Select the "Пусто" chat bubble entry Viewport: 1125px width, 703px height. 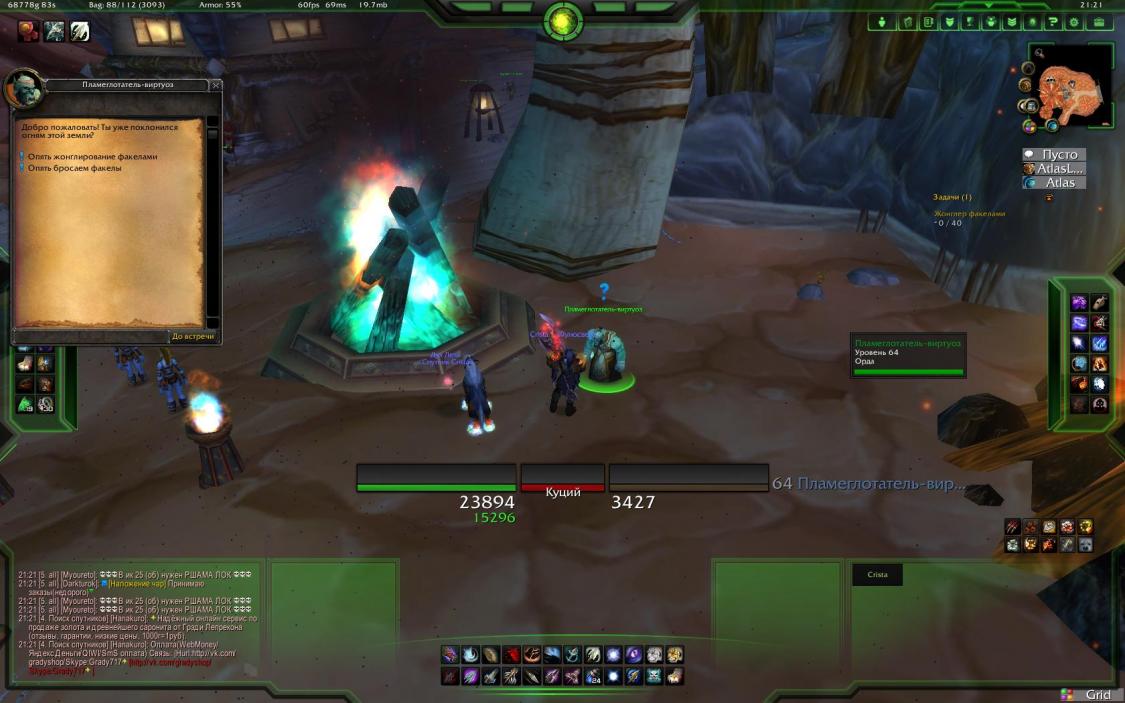pos(1058,155)
